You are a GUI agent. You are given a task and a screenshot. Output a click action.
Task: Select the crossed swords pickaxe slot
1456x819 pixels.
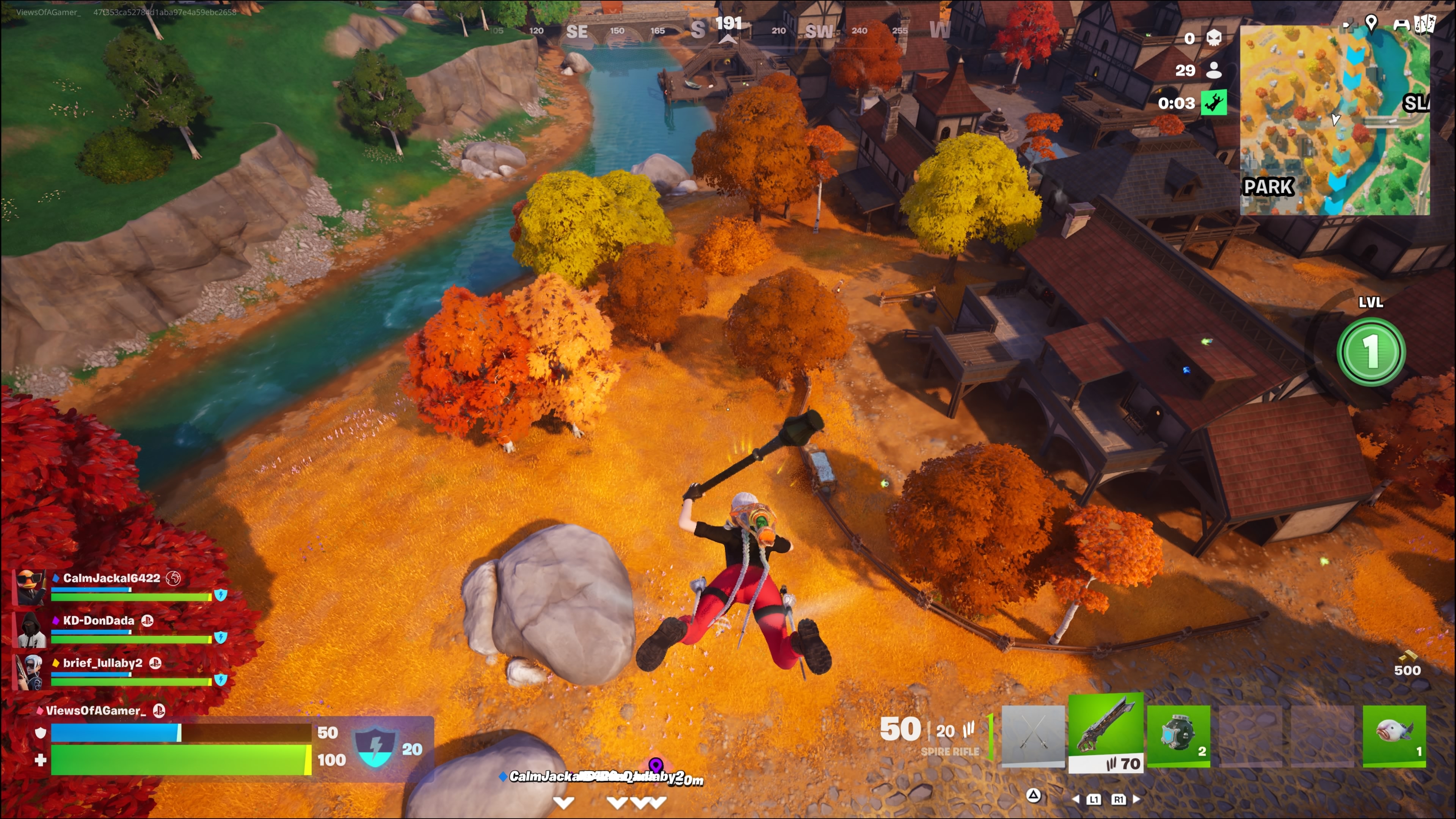point(1032,735)
